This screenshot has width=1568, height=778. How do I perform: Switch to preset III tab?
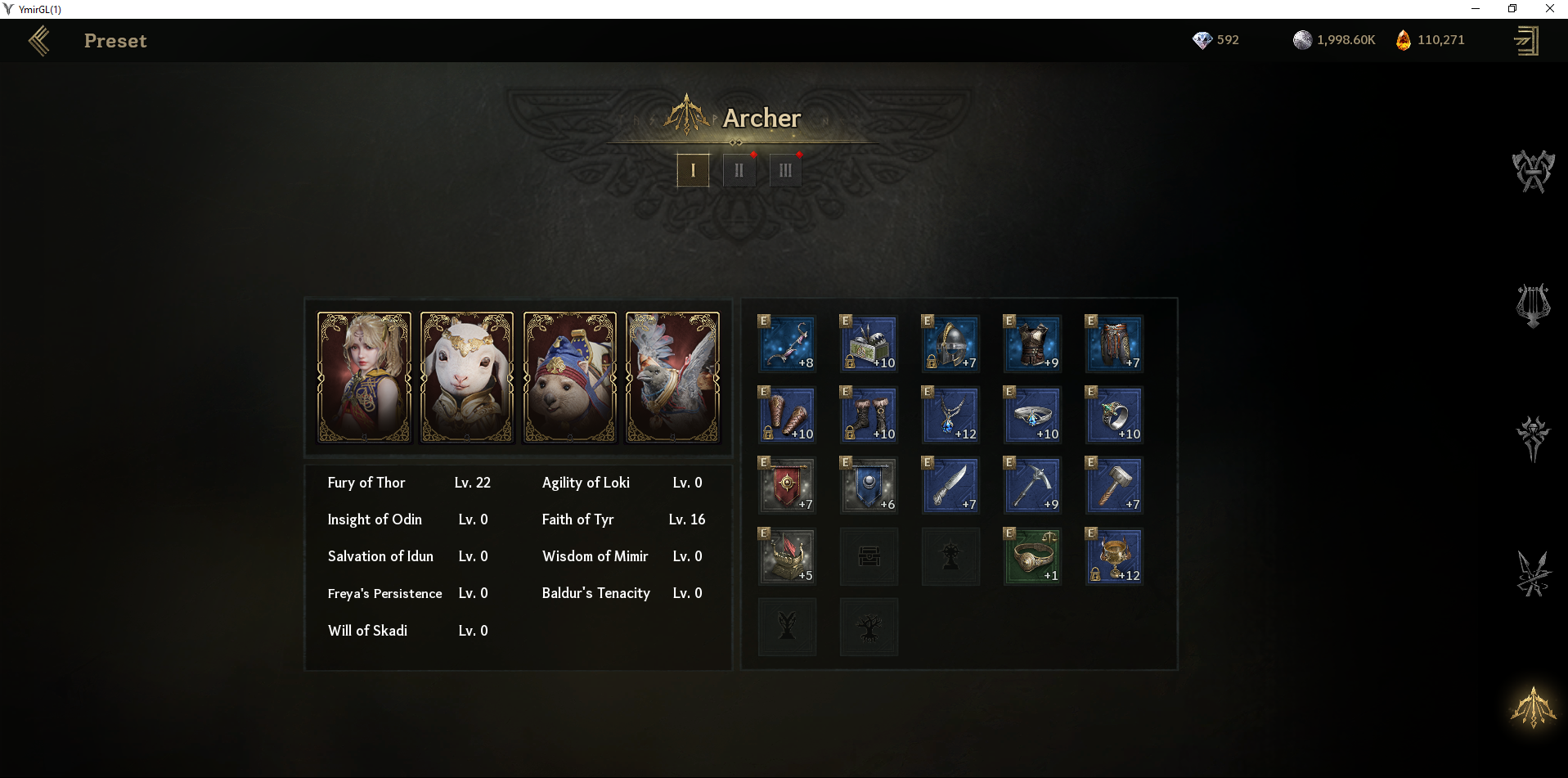785,170
